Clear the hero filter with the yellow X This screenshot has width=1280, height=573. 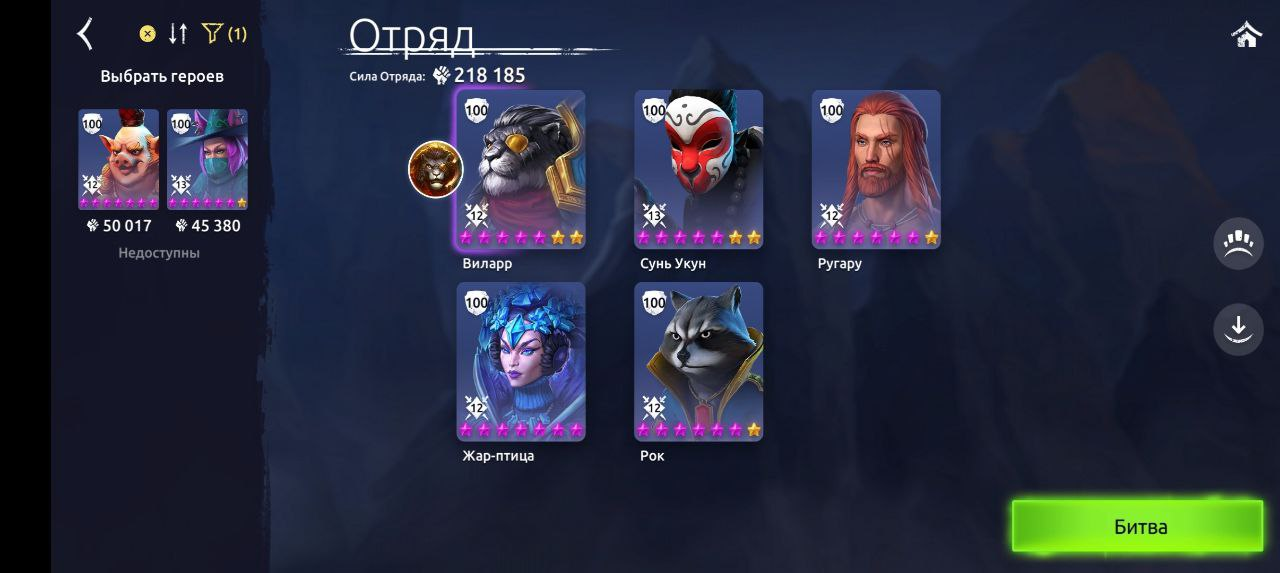(147, 34)
